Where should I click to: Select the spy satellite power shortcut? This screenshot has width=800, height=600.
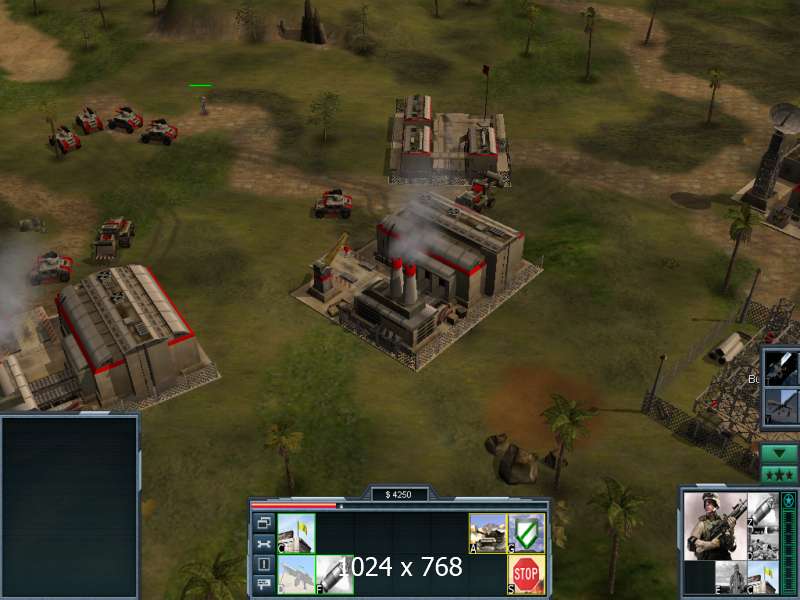781,367
